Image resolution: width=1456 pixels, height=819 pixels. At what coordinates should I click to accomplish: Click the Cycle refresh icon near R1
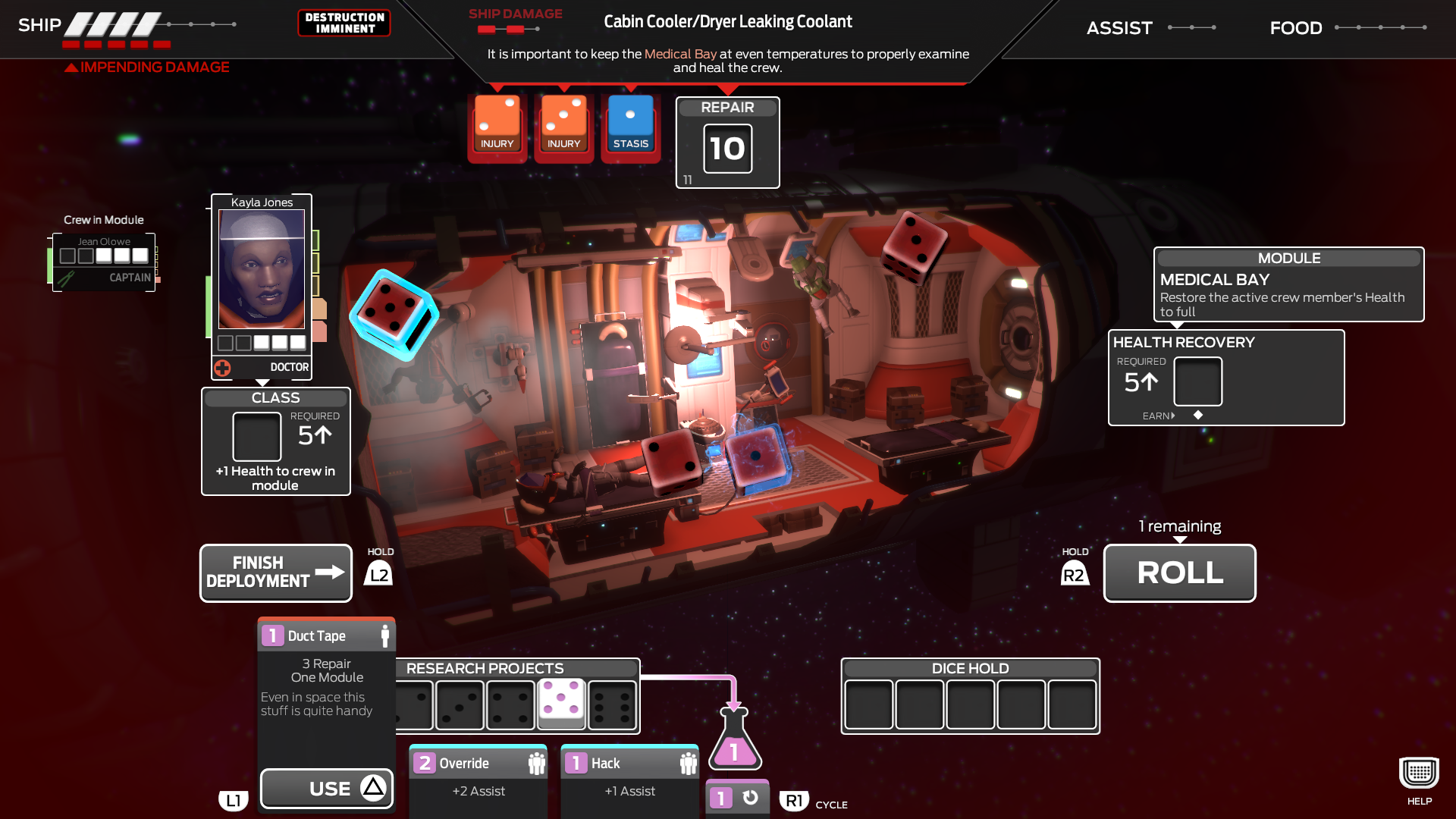[x=749, y=797]
